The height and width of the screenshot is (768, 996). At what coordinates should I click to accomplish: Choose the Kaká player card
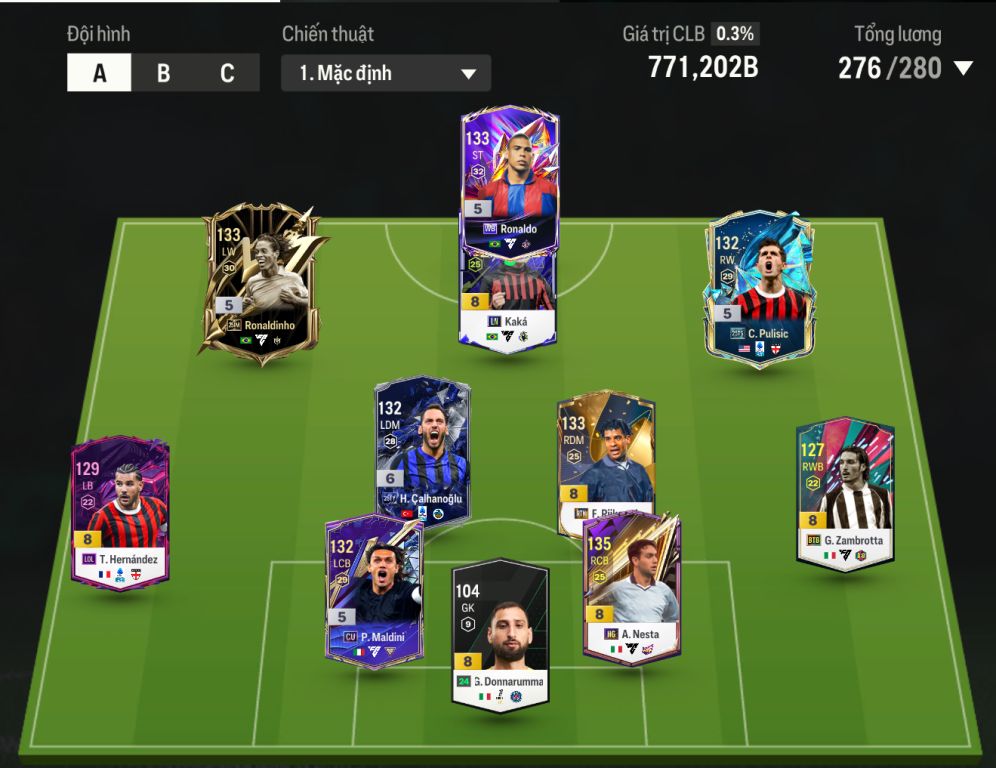508,300
